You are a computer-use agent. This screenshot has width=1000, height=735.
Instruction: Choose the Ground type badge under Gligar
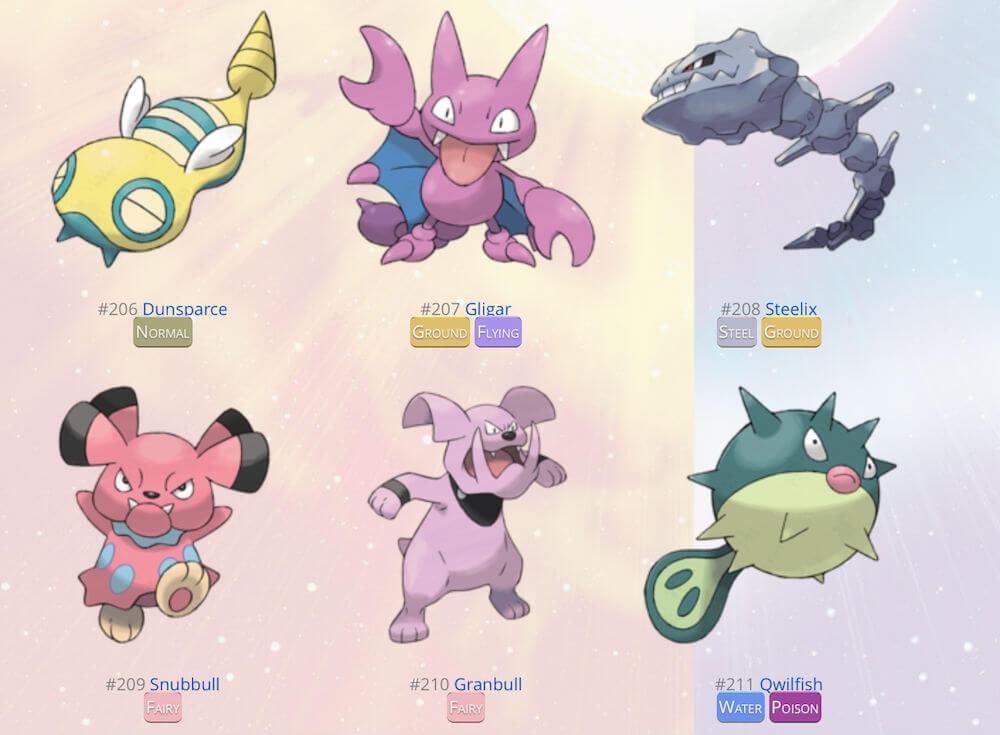click(x=440, y=332)
